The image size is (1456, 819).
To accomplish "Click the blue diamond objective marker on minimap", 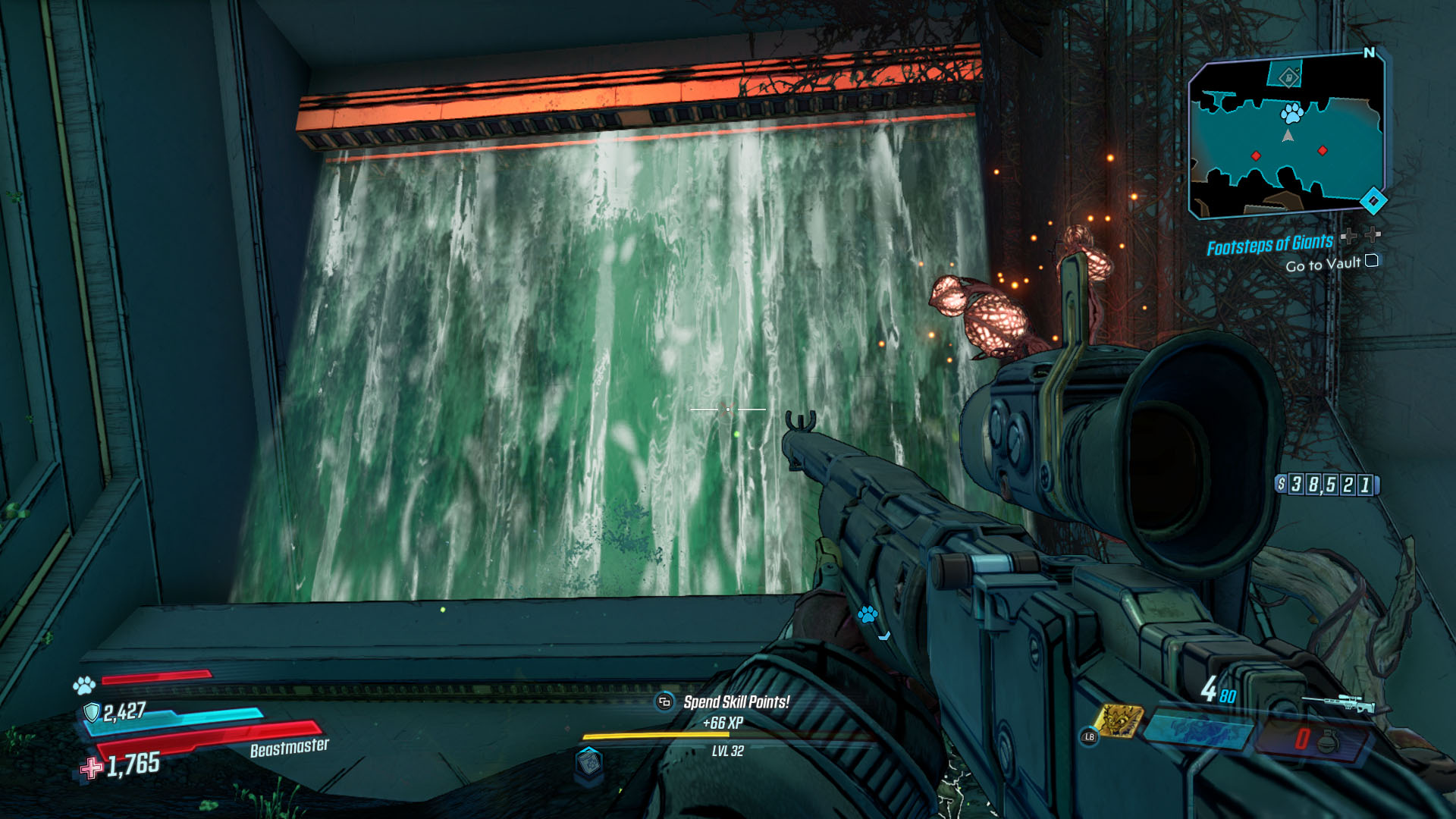I will (x=1373, y=201).
